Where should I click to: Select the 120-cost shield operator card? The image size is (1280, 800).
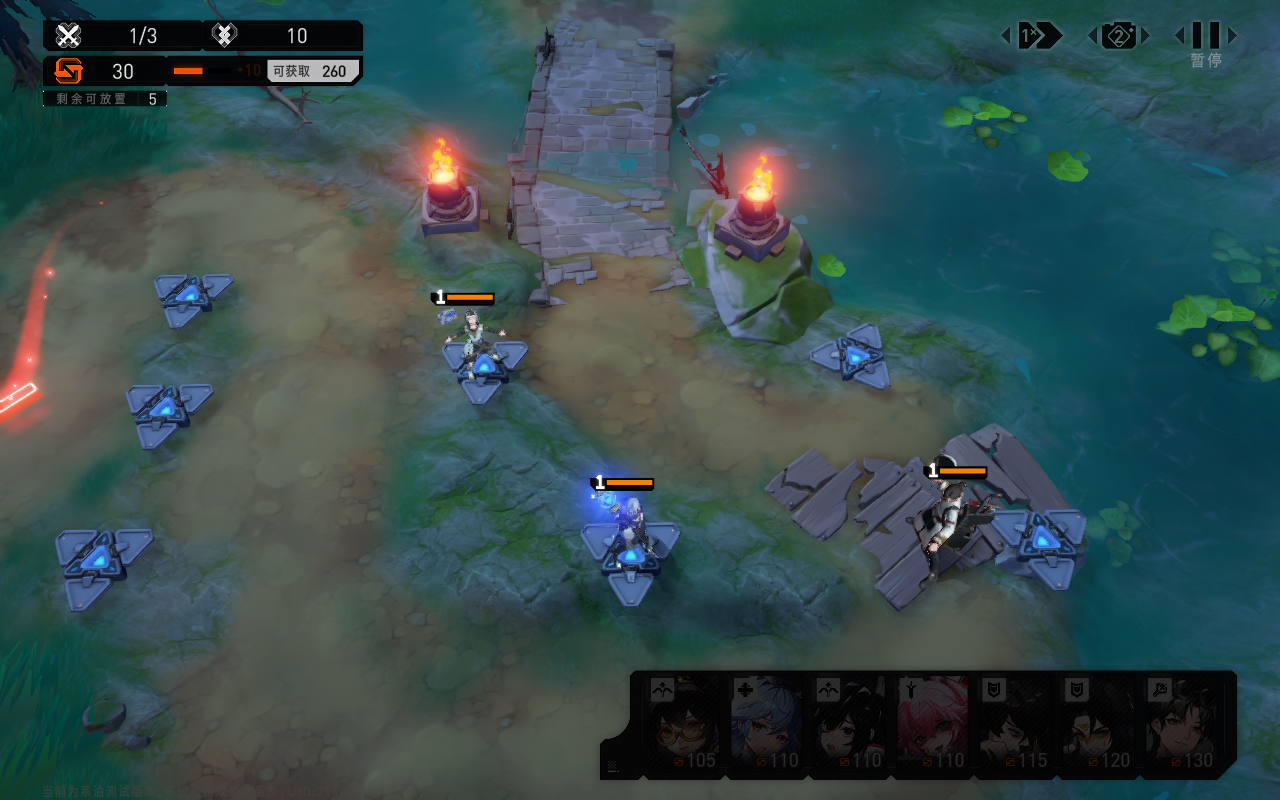(x=1099, y=724)
